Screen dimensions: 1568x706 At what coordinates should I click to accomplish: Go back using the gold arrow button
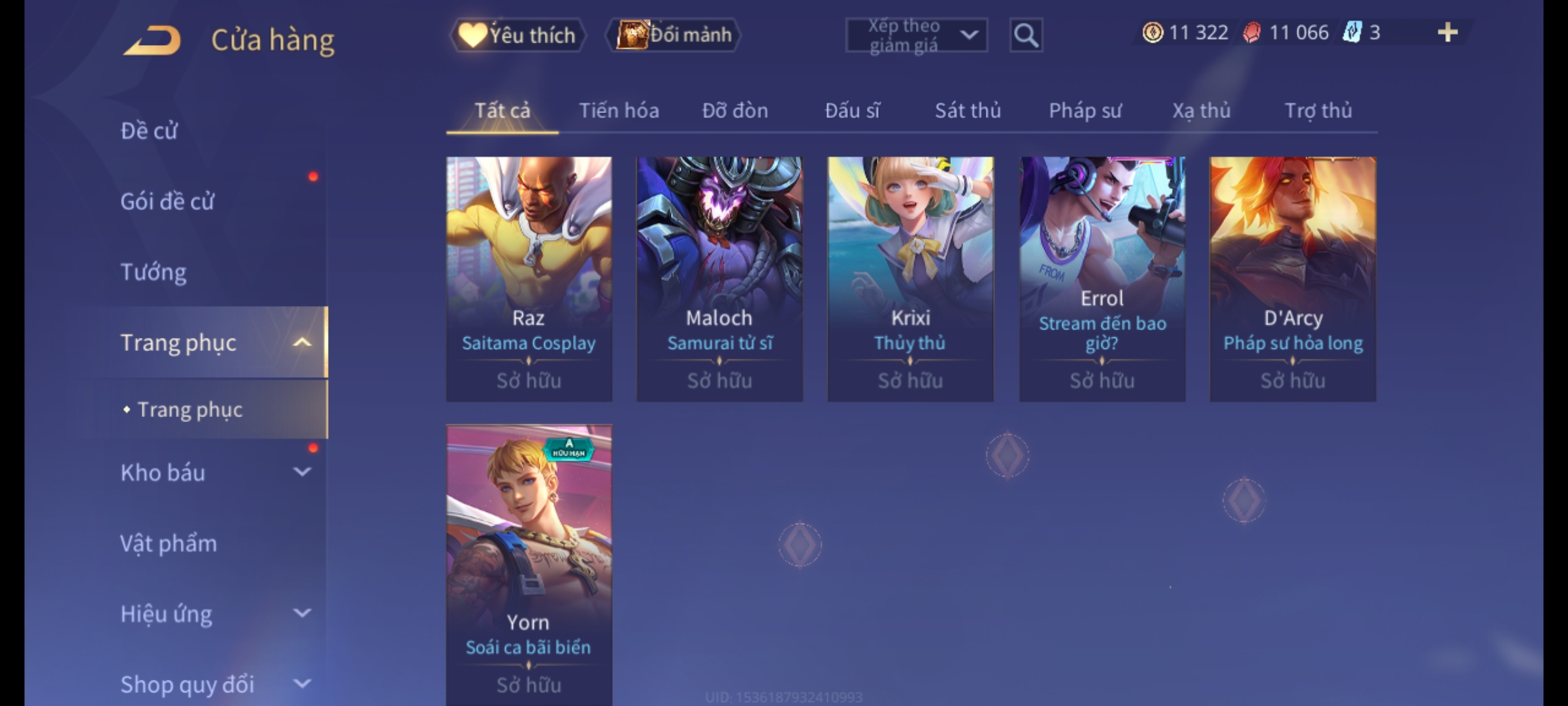tap(152, 41)
